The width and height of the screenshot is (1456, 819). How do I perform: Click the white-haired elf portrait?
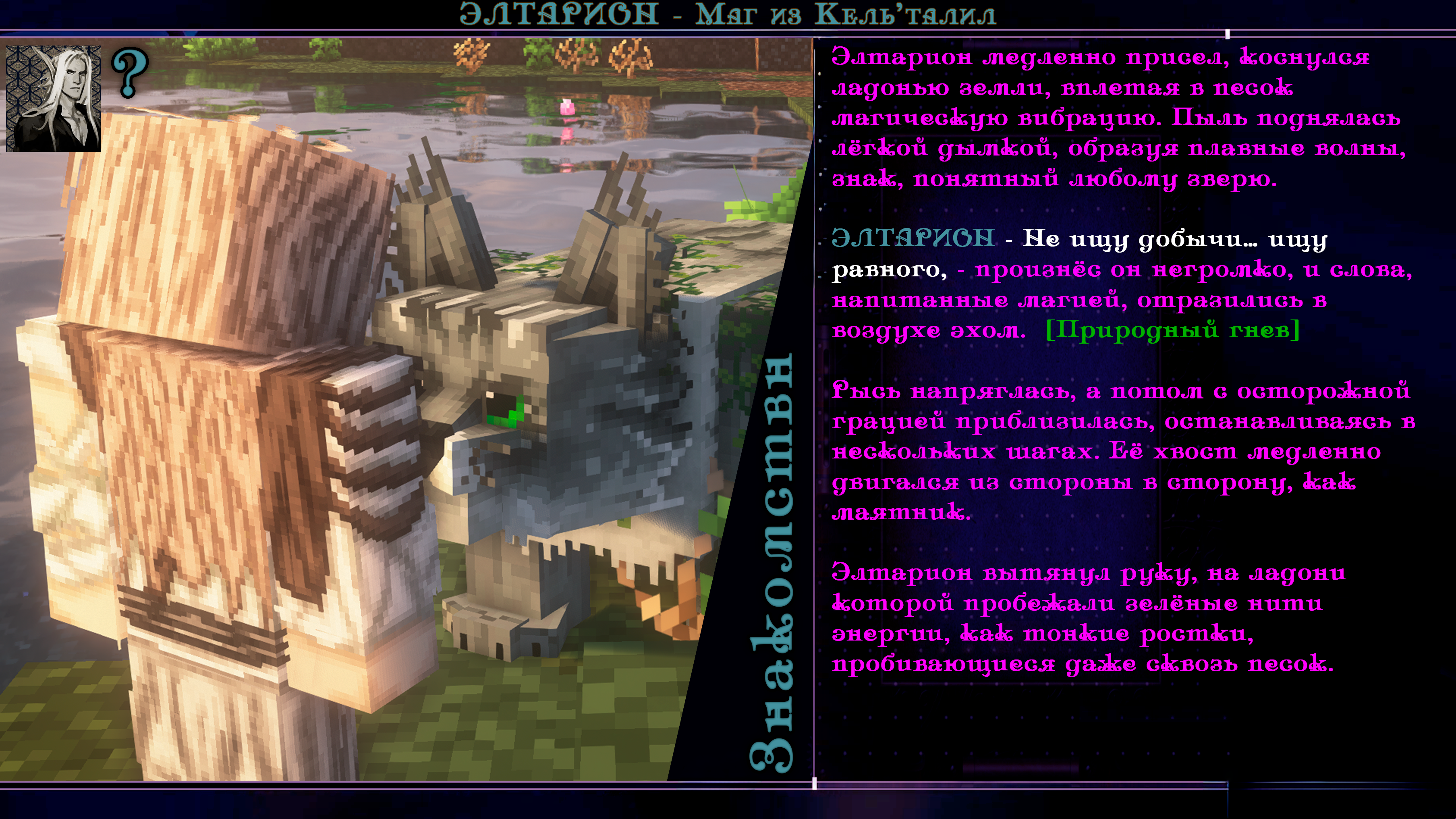(53, 98)
